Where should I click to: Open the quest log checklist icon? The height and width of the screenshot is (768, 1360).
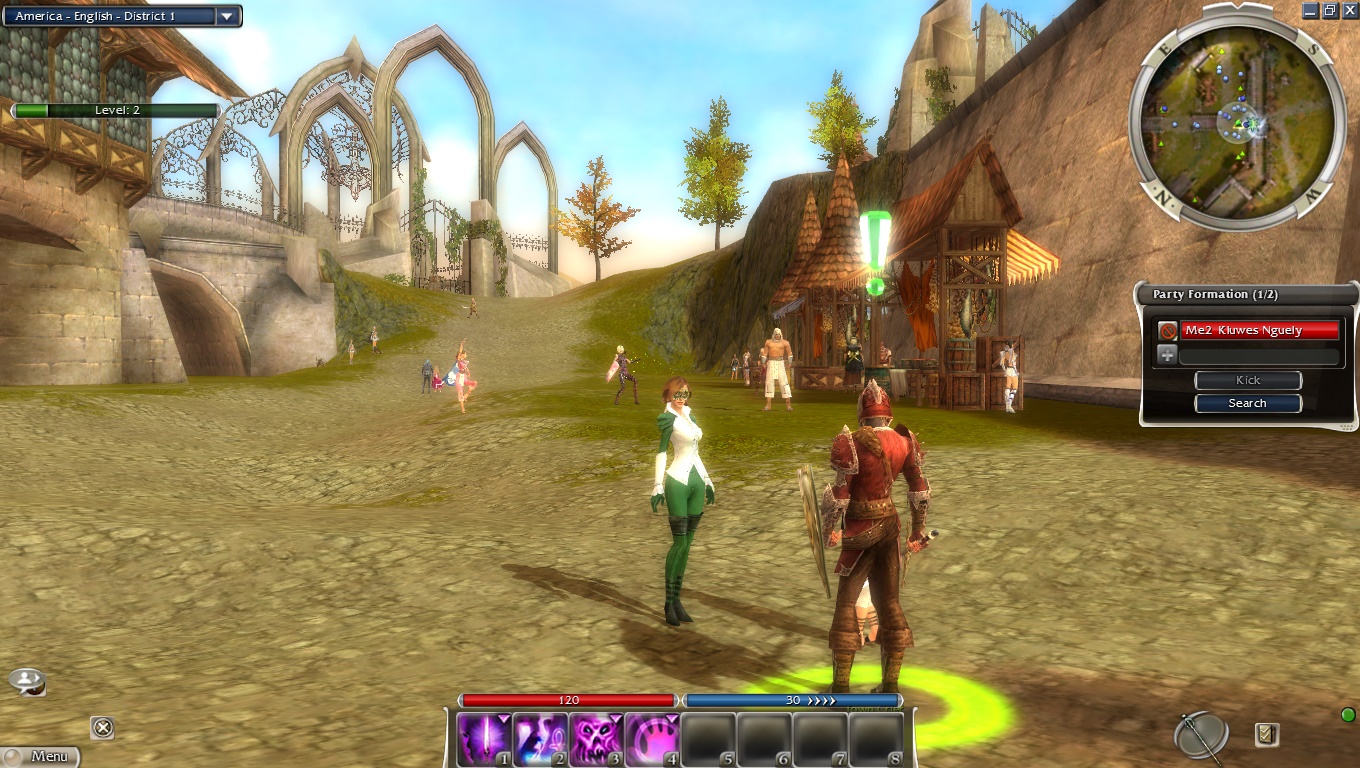1267,735
